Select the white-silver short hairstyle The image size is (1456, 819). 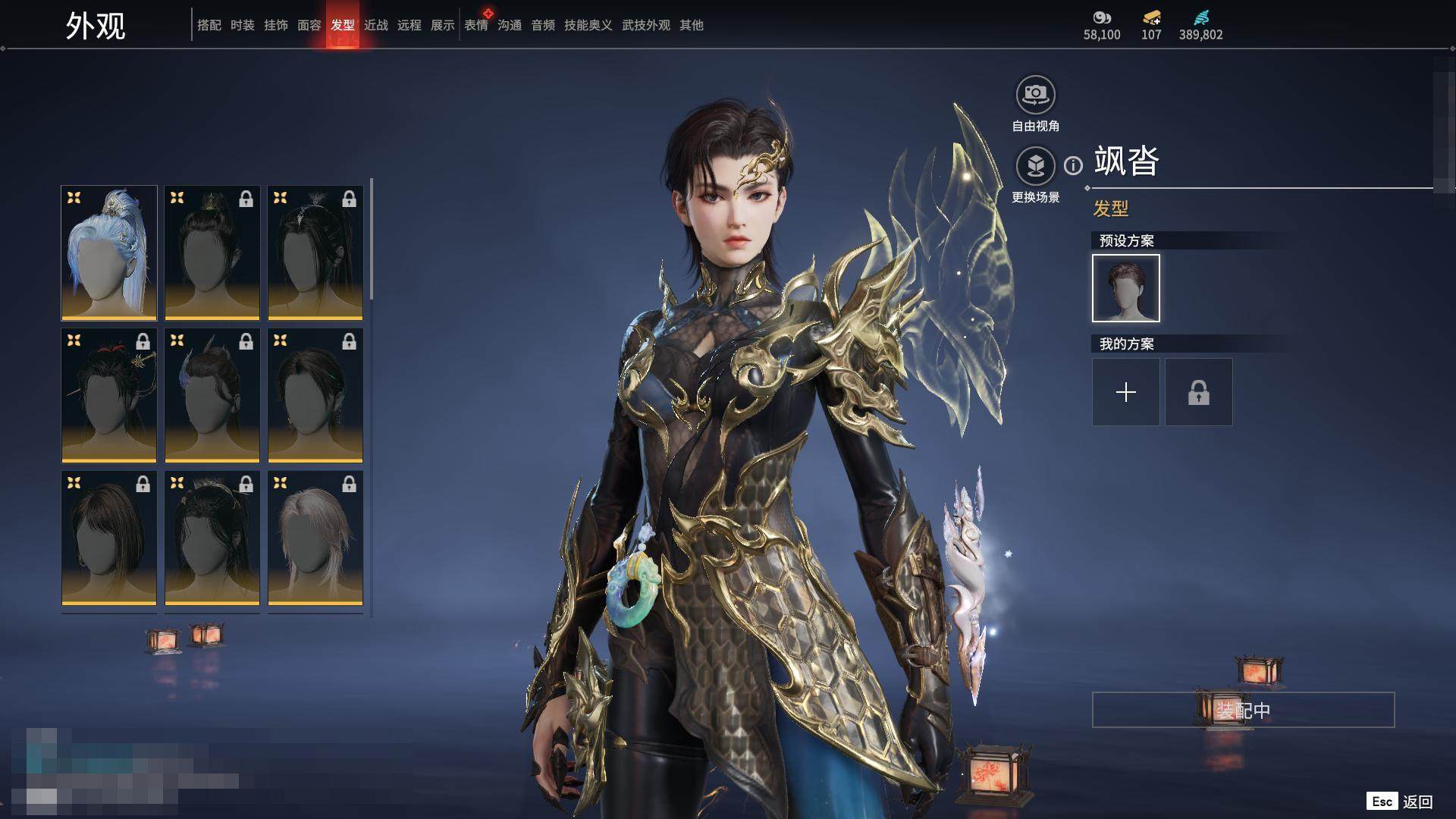315,538
